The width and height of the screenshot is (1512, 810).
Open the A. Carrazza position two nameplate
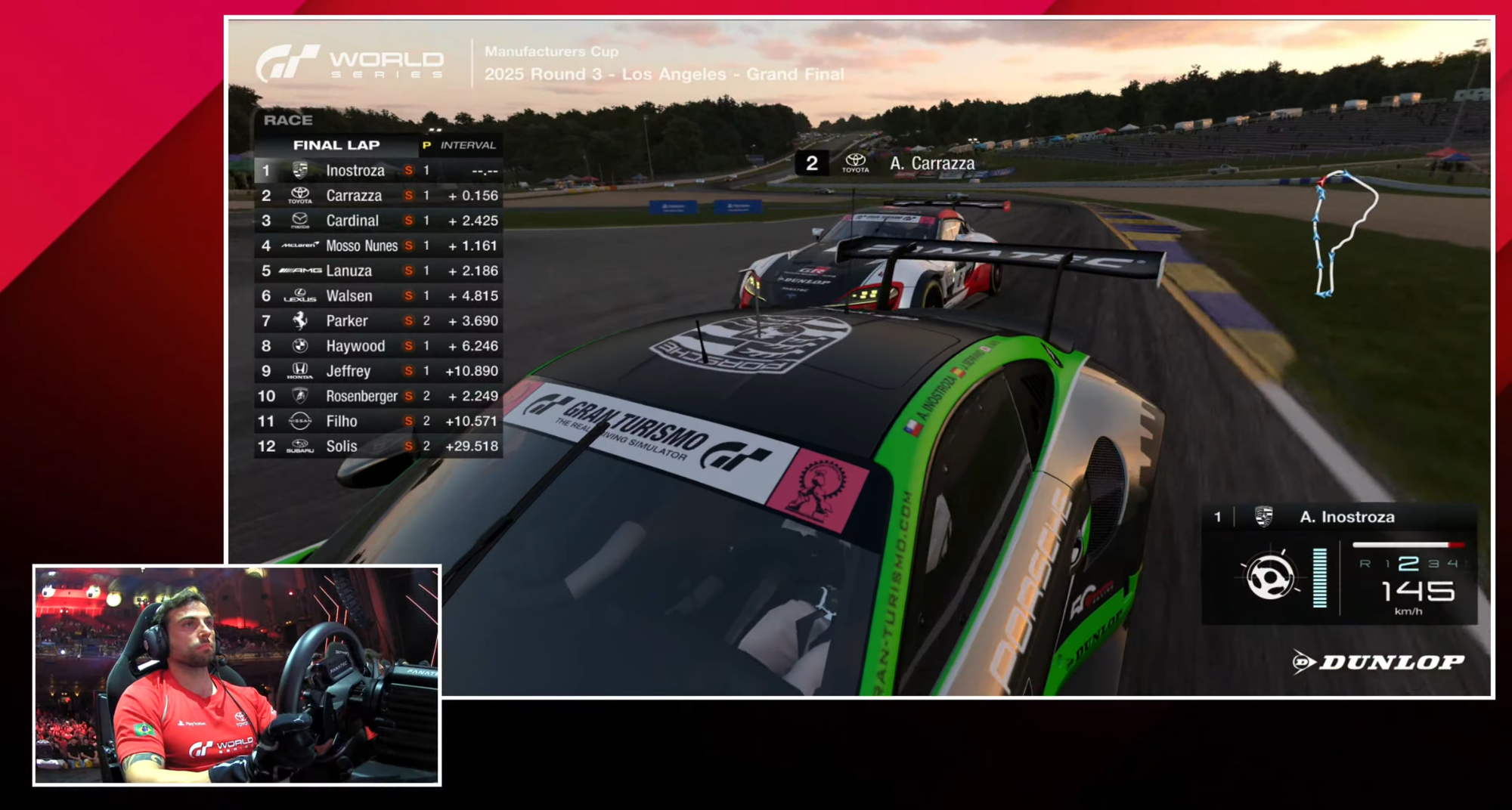pyautogui.click(x=888, y=162)
